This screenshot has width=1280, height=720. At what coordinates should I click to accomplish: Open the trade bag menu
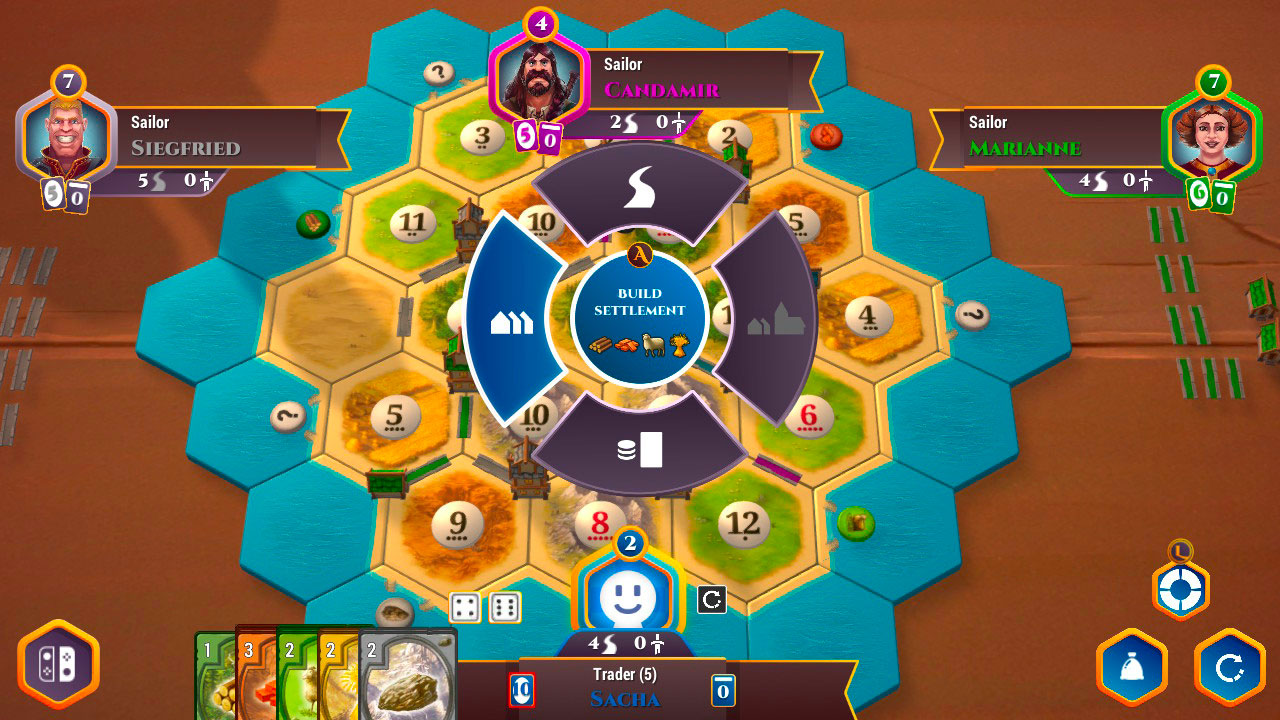(x=1133, y=667)
